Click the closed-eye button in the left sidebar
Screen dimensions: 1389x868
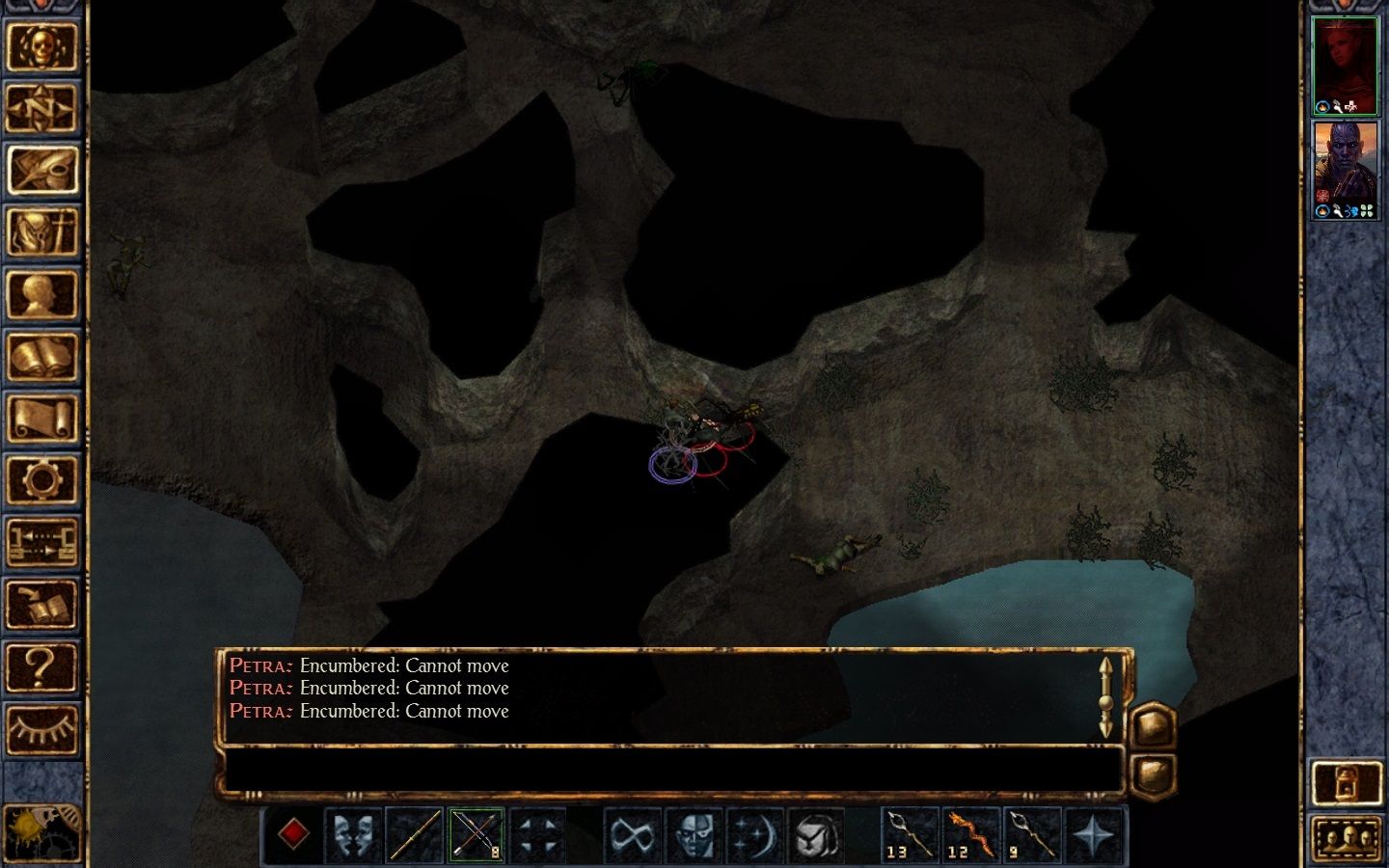pos(42,726)
